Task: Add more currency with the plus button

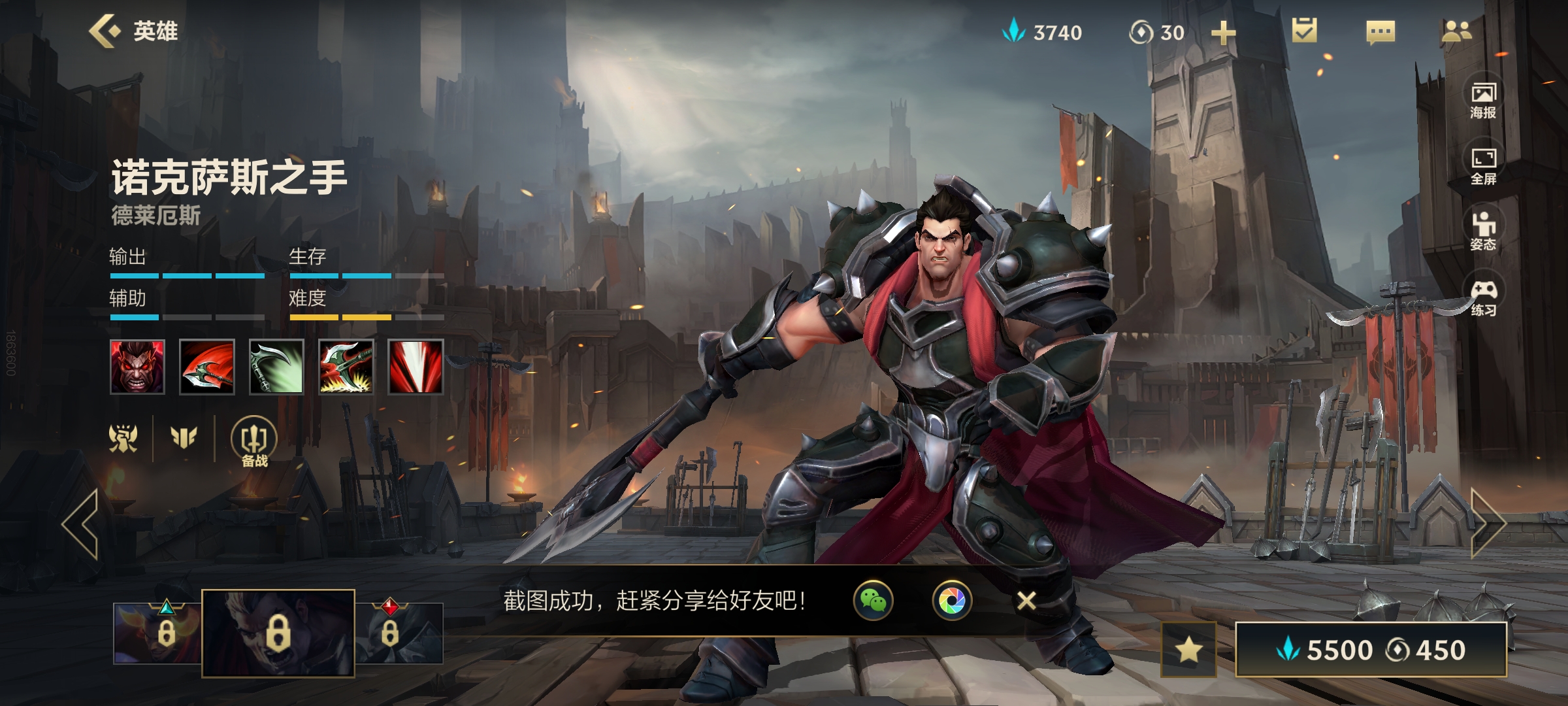Action: pos(1223,33)
